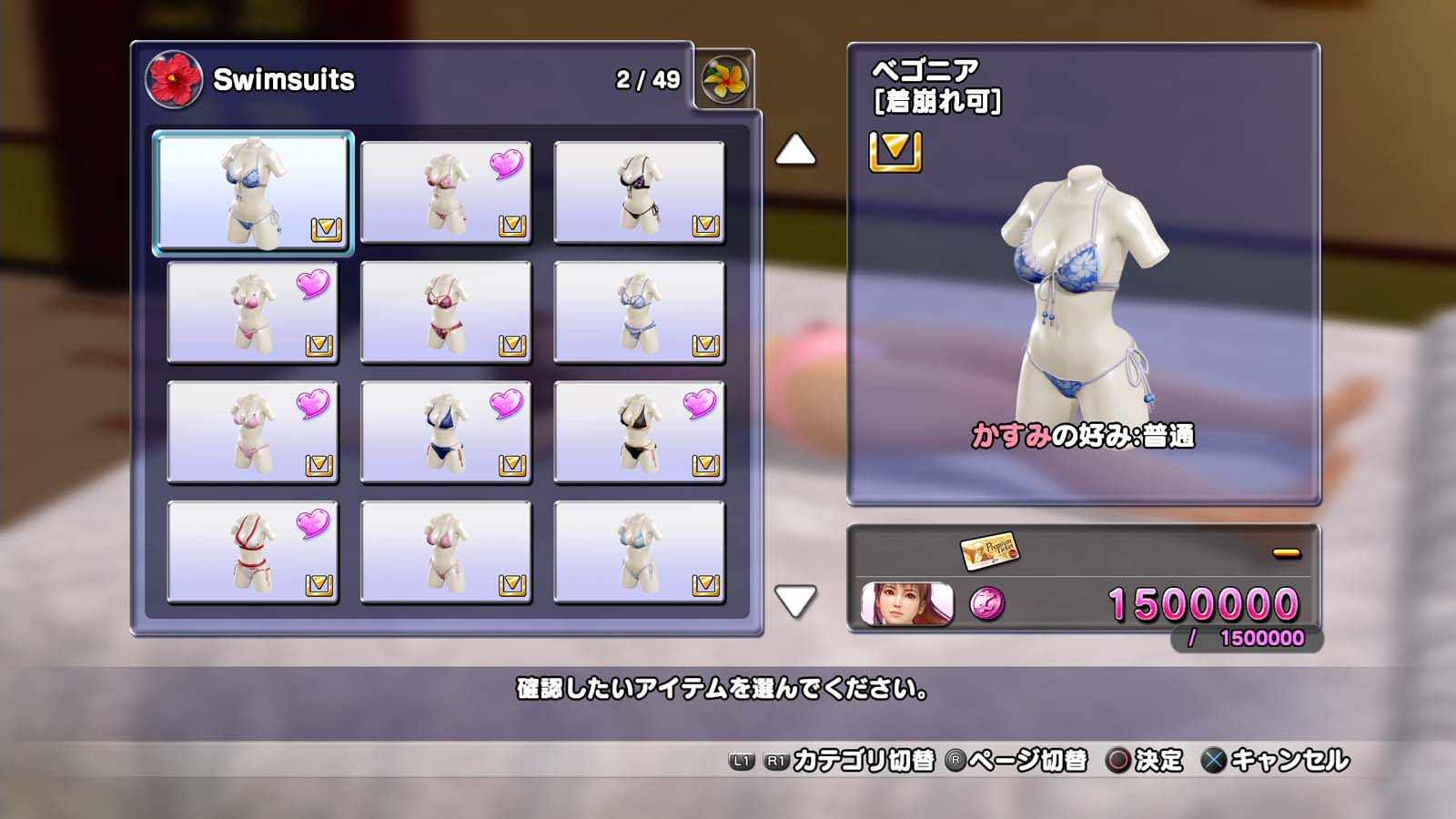Select the black and purple floral bikini tile

tap(639, 192)
